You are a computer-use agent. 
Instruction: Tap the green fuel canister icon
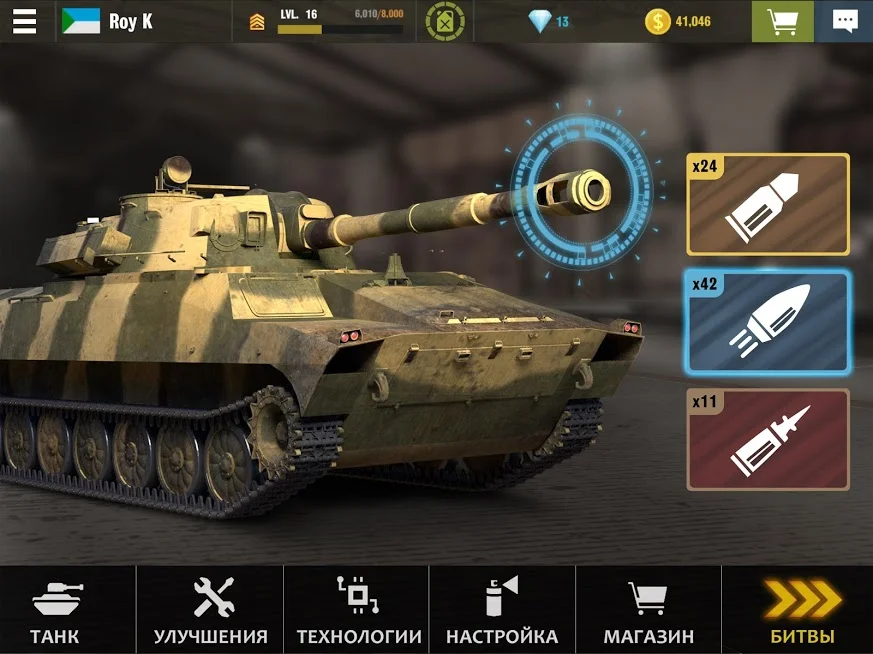[445, 21]
